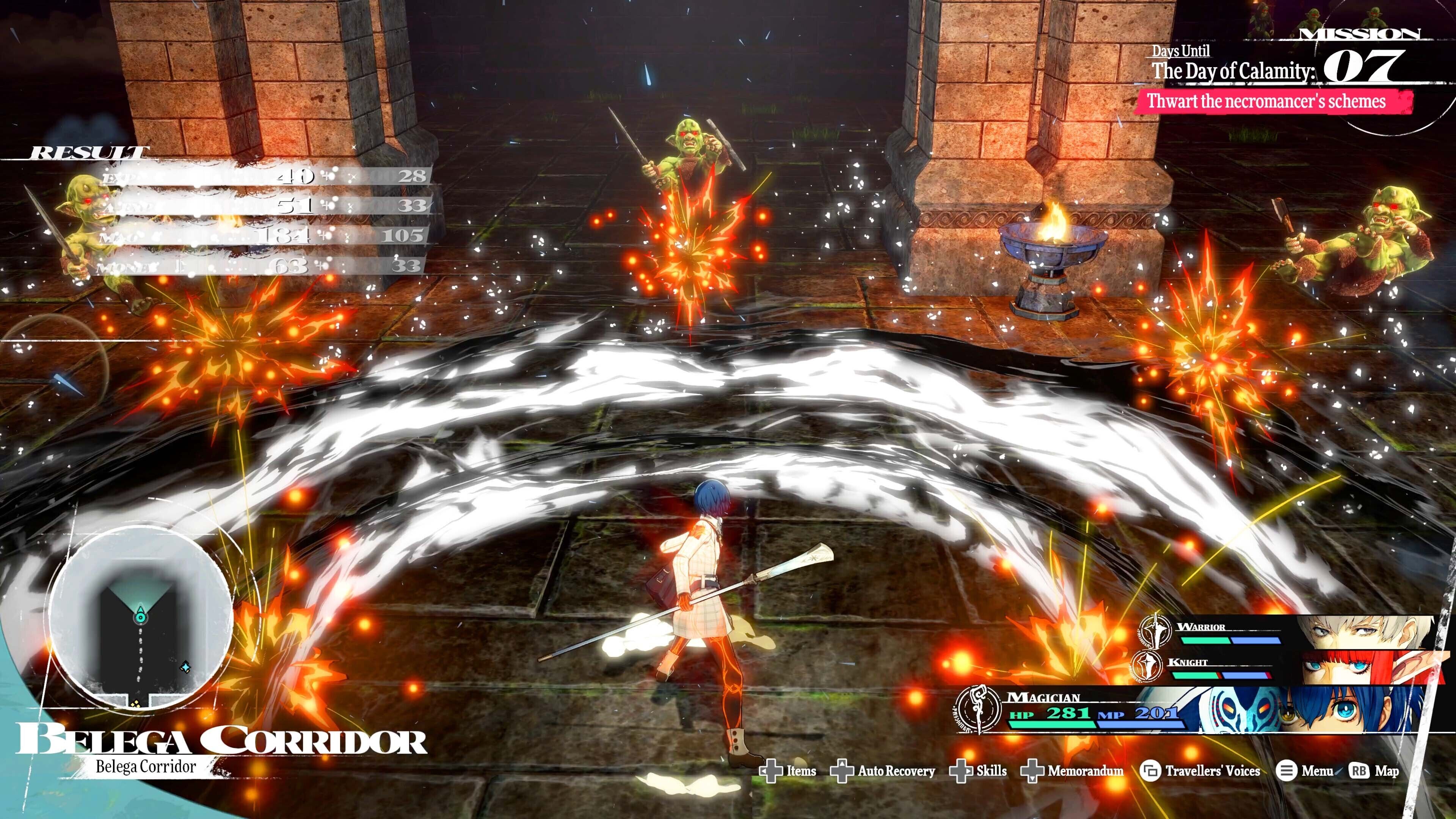Viewport: 1456px width, 819px height.
Task: Open the Items shortcut
Action: [x=788, y=771]
